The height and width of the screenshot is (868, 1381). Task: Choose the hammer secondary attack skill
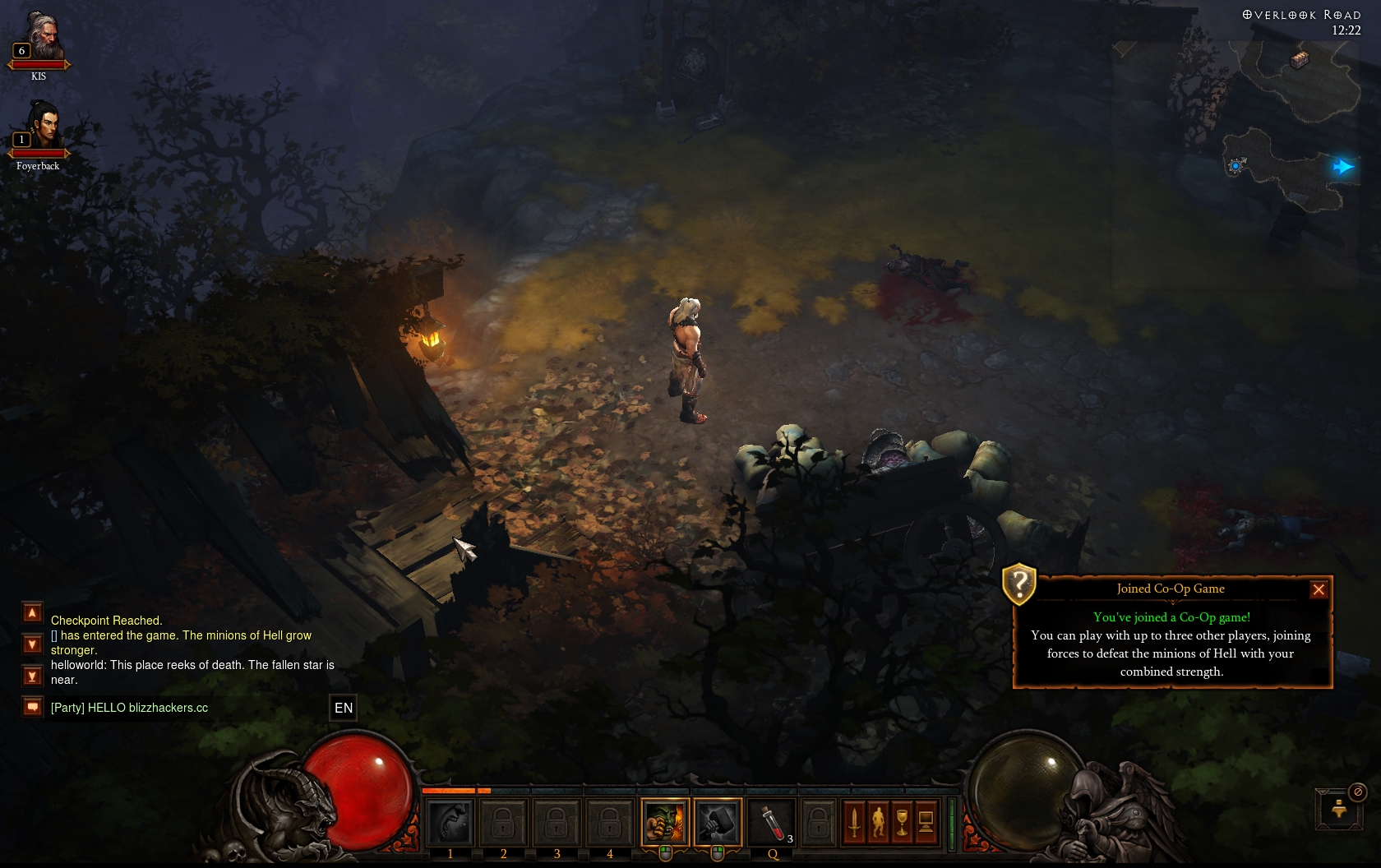tap(718, 821)
